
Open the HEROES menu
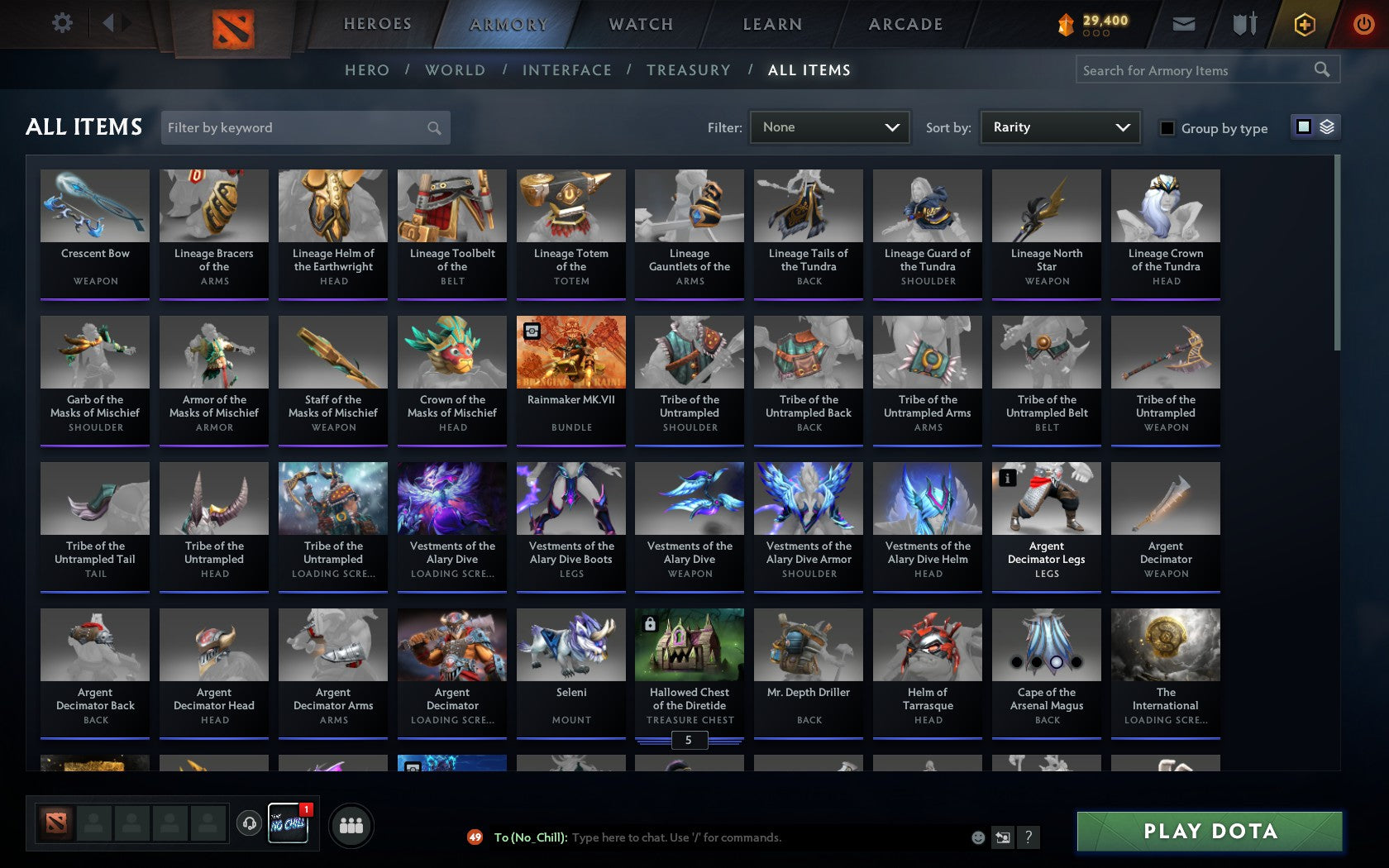[x=377, y=24]
